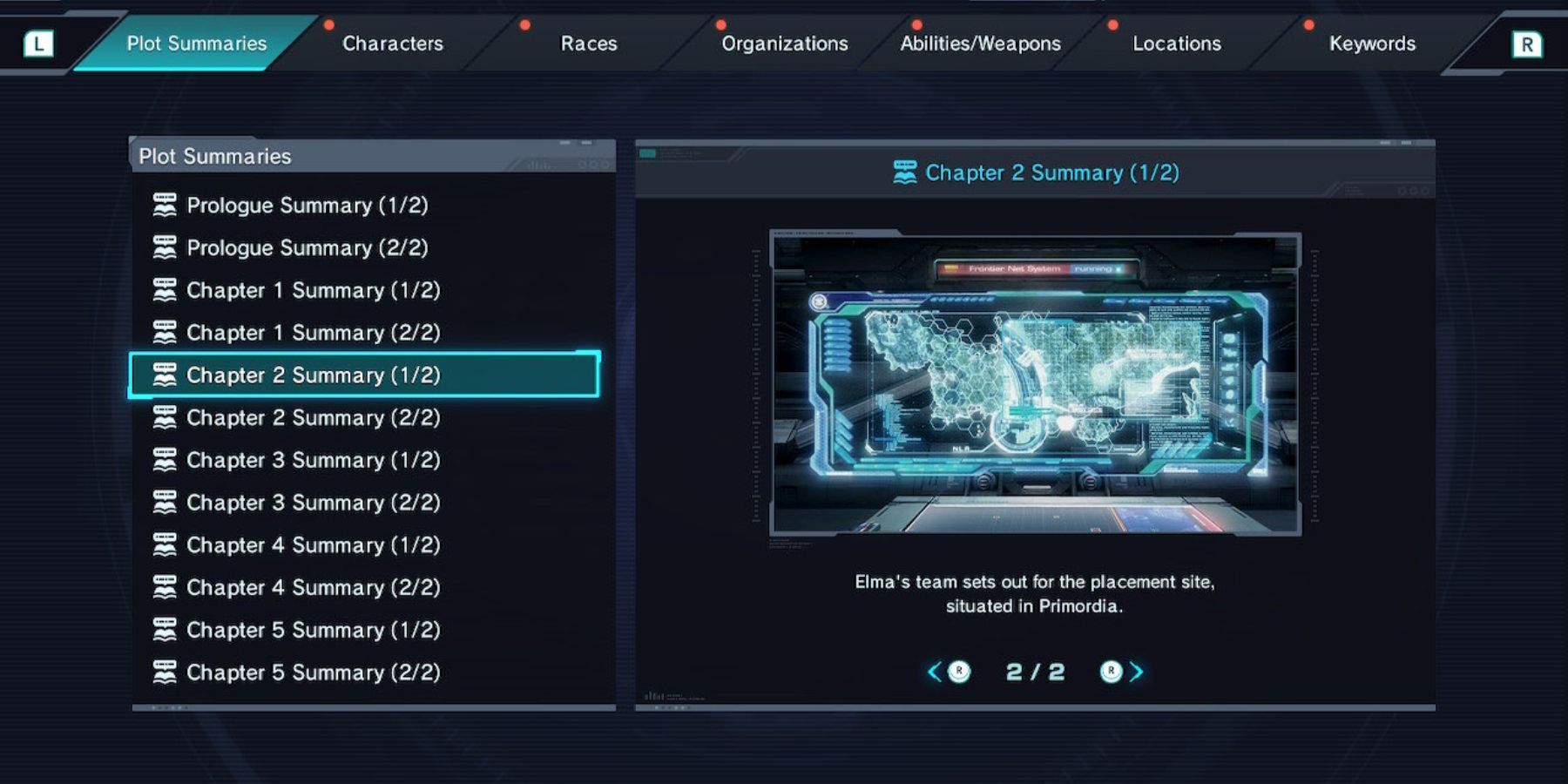This screenshot has width=1568, height=784.
Task: Click the Plot Summaries tab
Action: pyautogui.click(x=196, y=44)
